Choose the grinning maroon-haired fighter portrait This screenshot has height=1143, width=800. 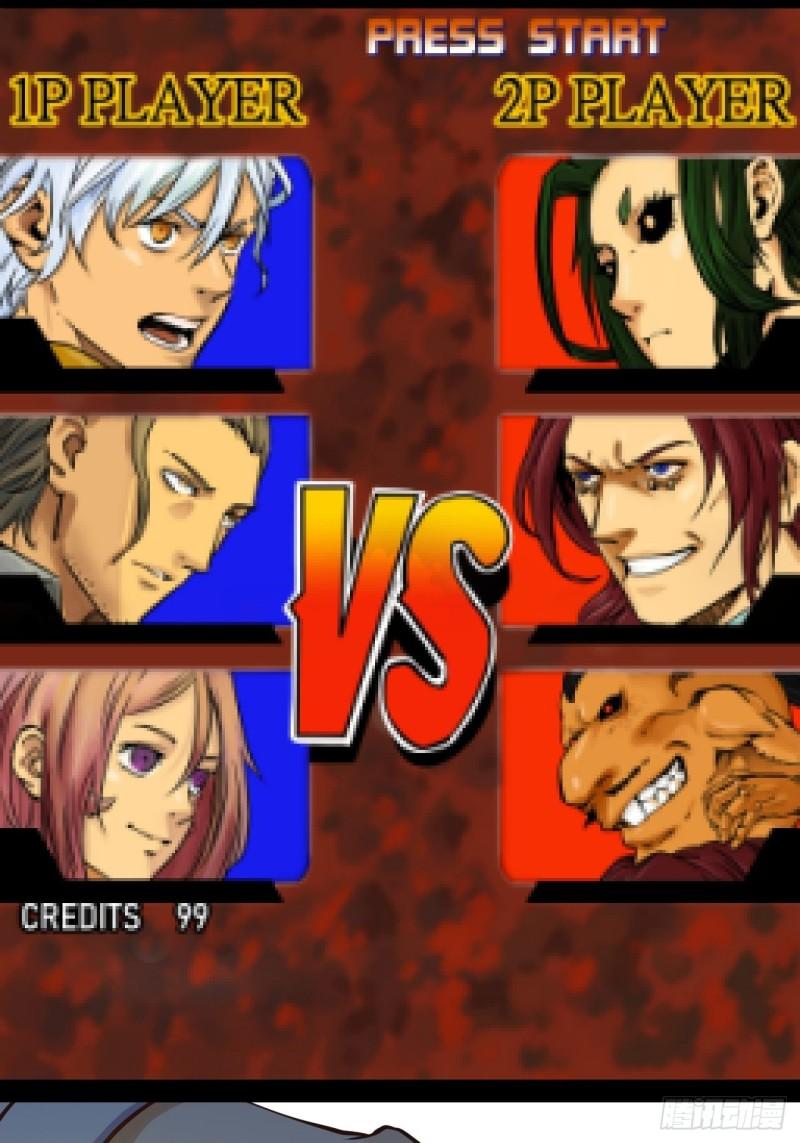coord(650,520)
